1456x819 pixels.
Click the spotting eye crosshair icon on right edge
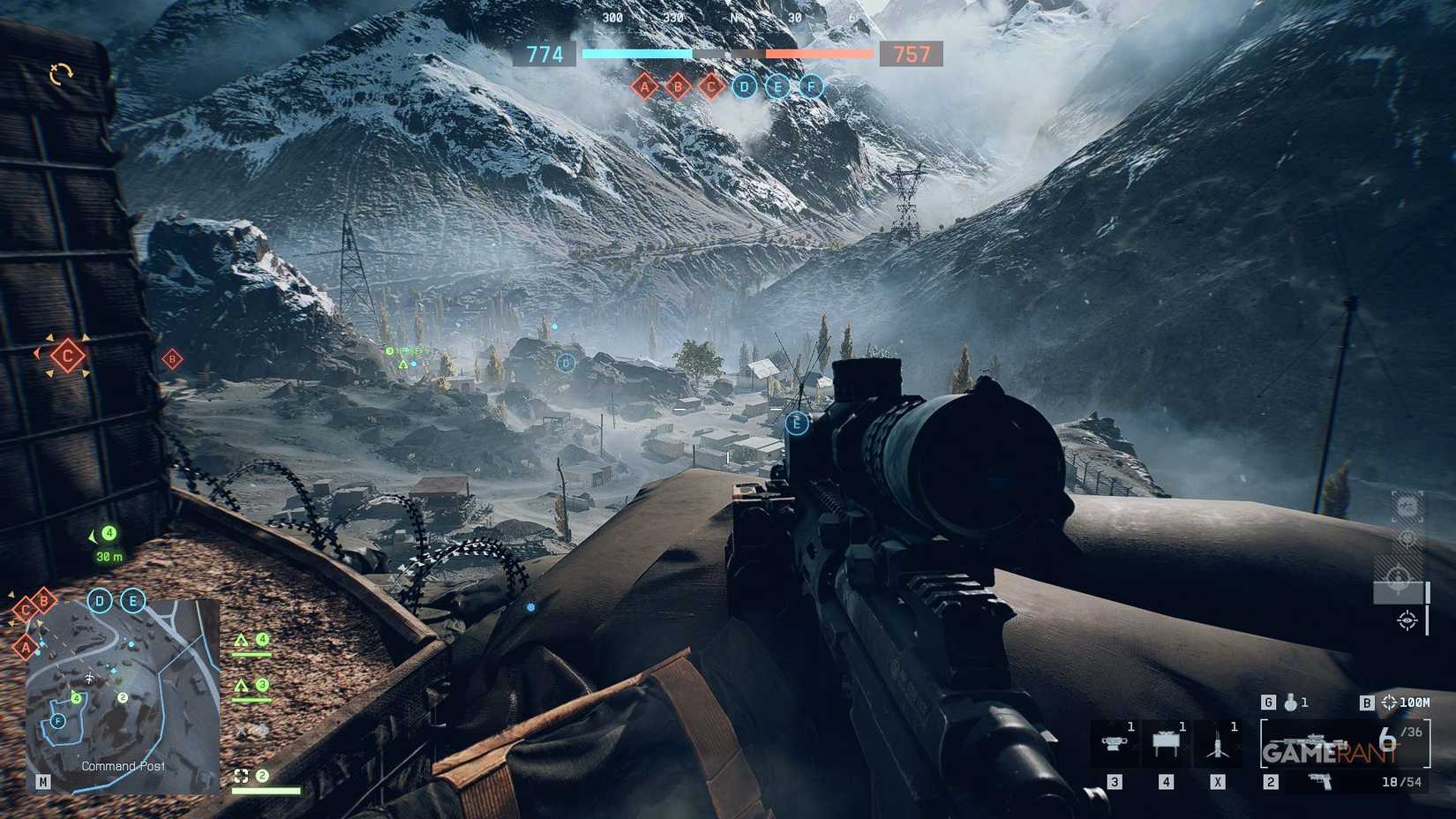click(x=1407, y=620)
